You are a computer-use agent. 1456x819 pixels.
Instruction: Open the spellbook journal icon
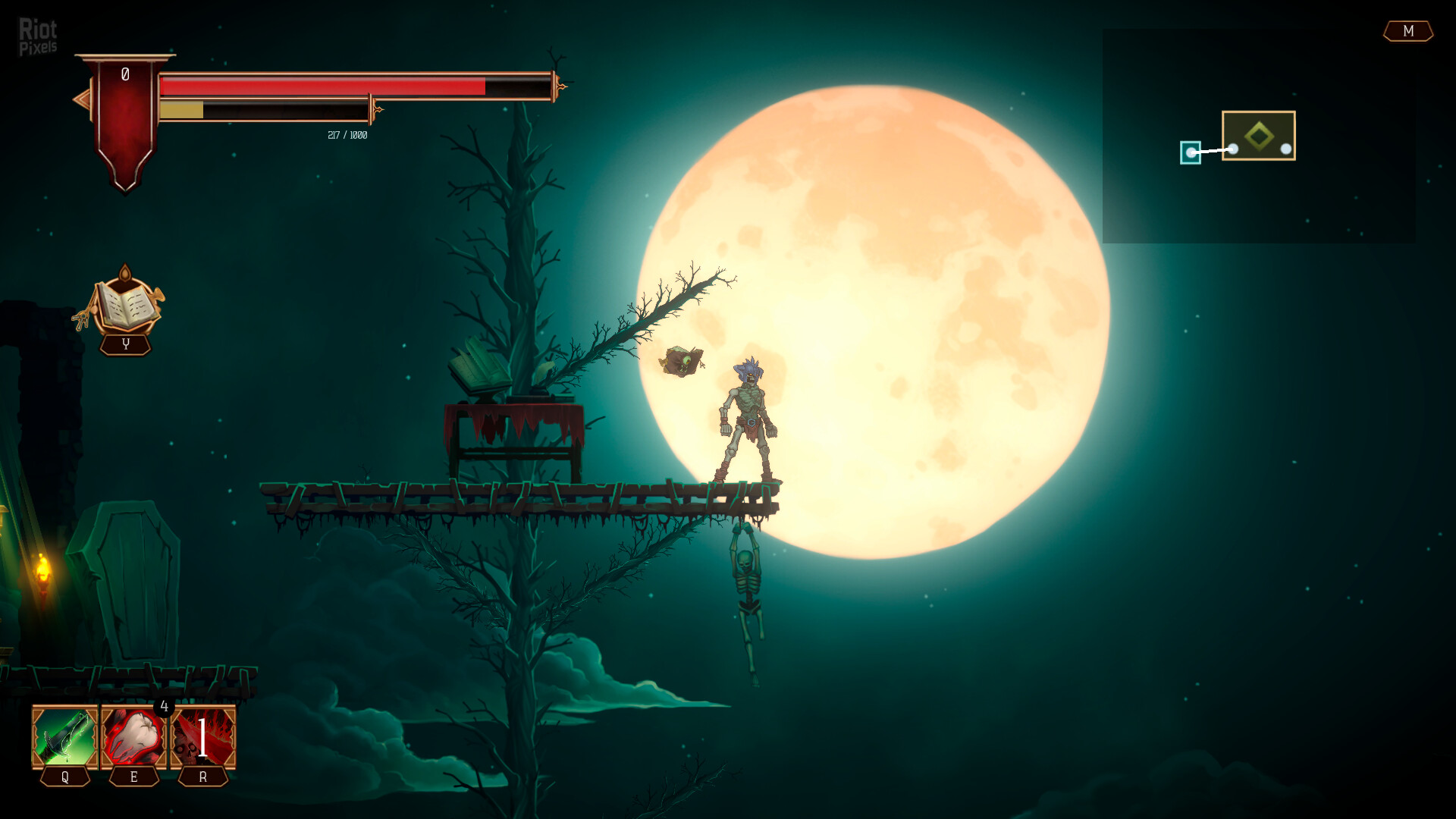point(126,305)
